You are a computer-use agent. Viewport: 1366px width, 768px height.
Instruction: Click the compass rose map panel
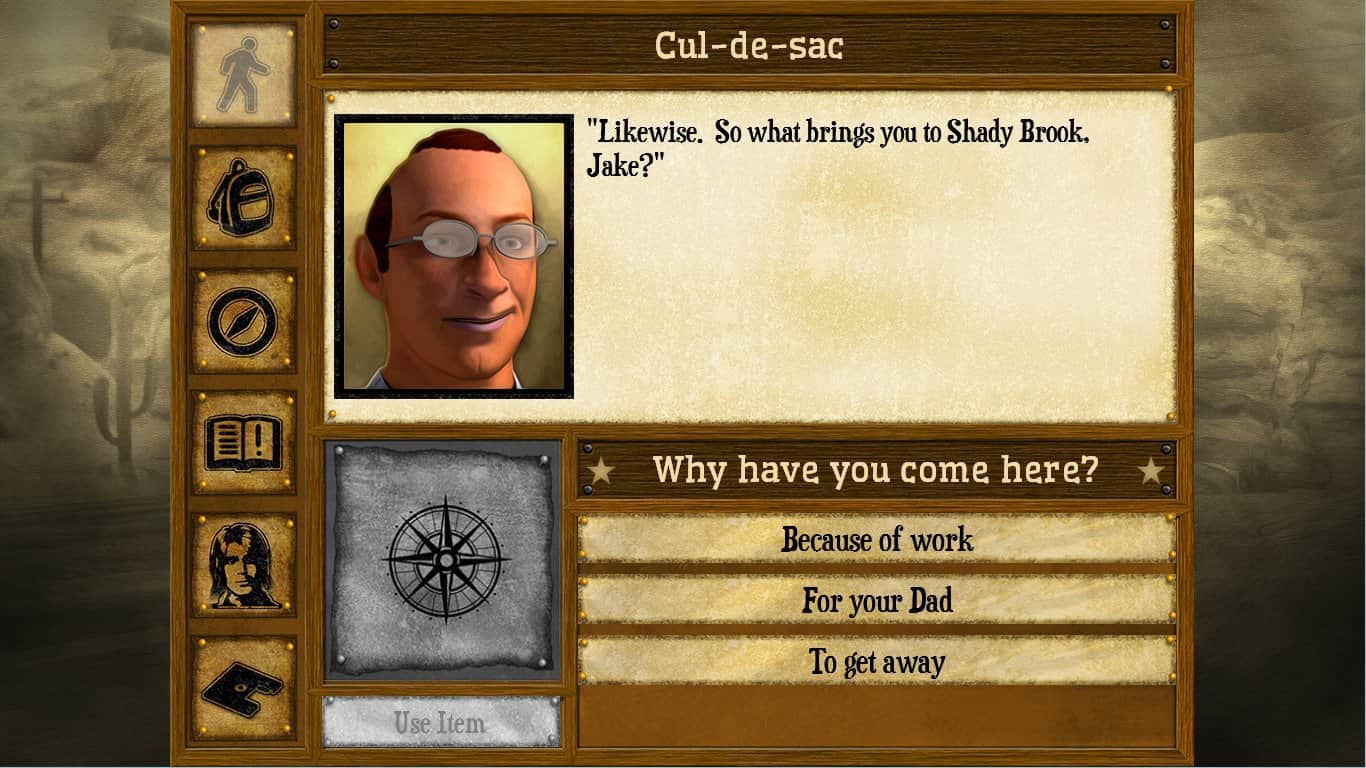[x=443, y=560]
